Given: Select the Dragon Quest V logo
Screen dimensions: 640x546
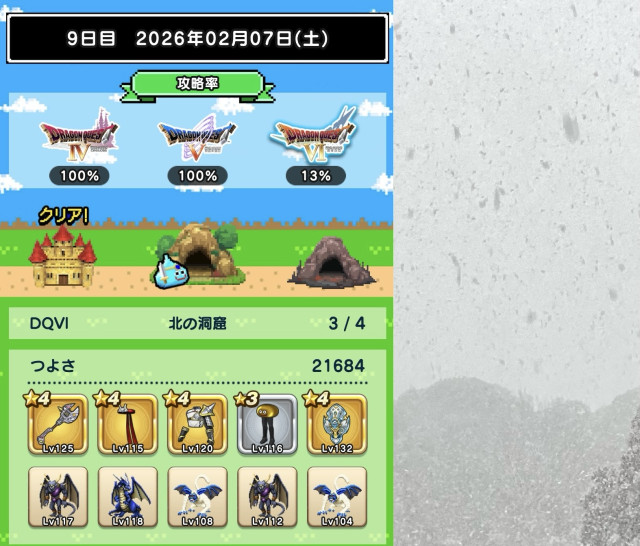Looking at the screenshot, I should pos(198,139).
